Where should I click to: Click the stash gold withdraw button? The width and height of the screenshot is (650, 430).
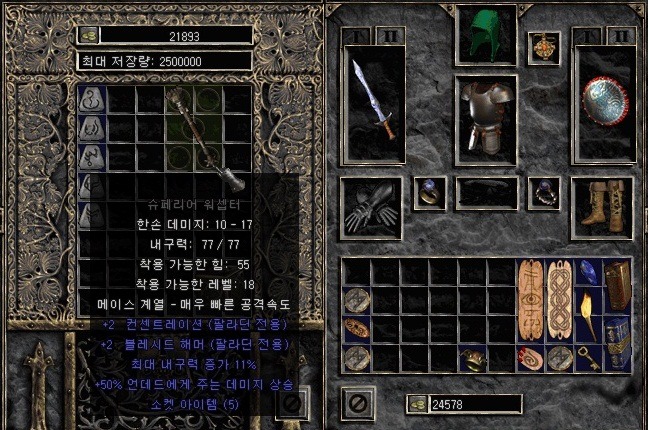tap(88, 35)
